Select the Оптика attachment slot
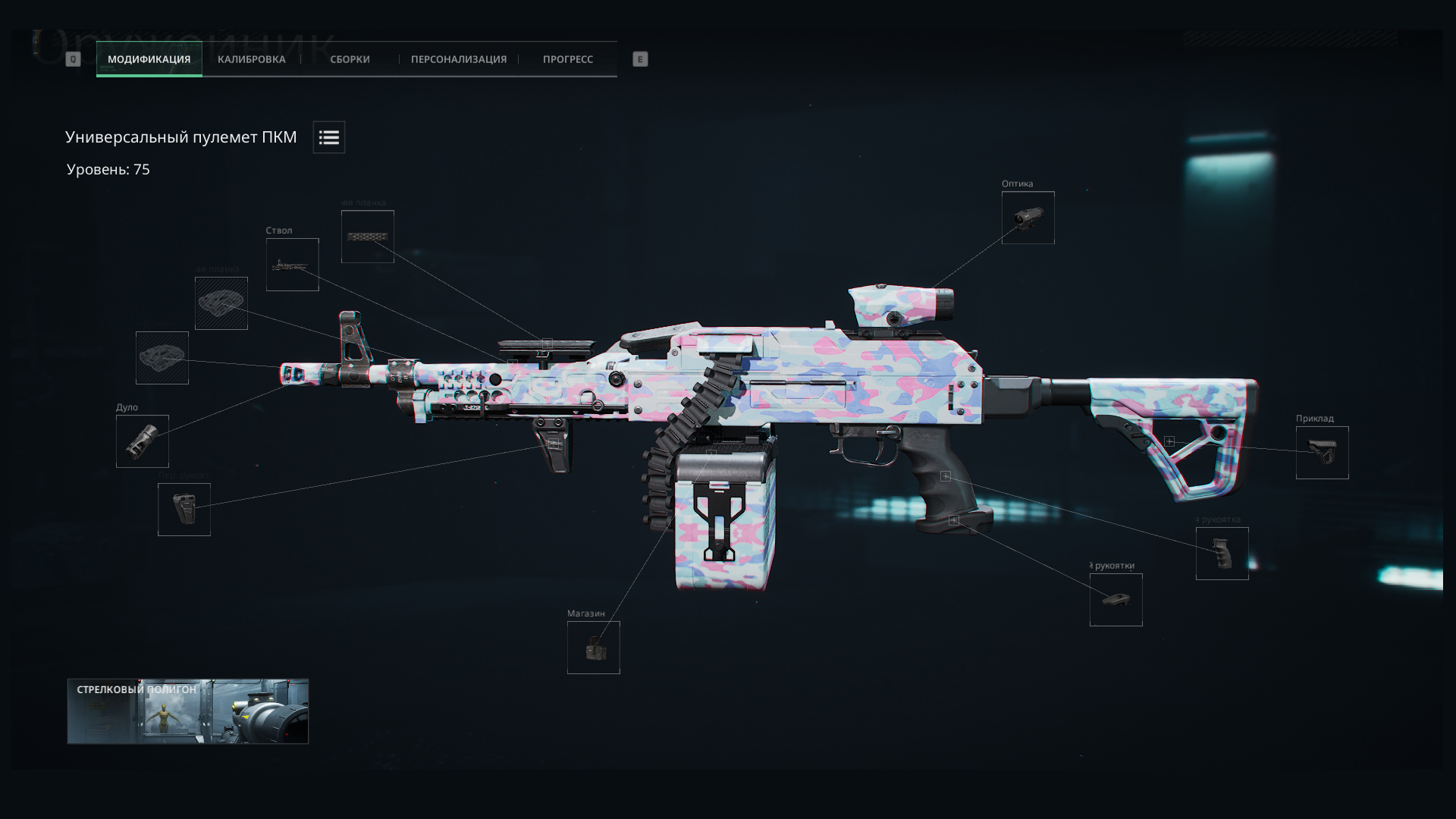The height and width of the screenshot is (819, 1456). point(1028,218)
